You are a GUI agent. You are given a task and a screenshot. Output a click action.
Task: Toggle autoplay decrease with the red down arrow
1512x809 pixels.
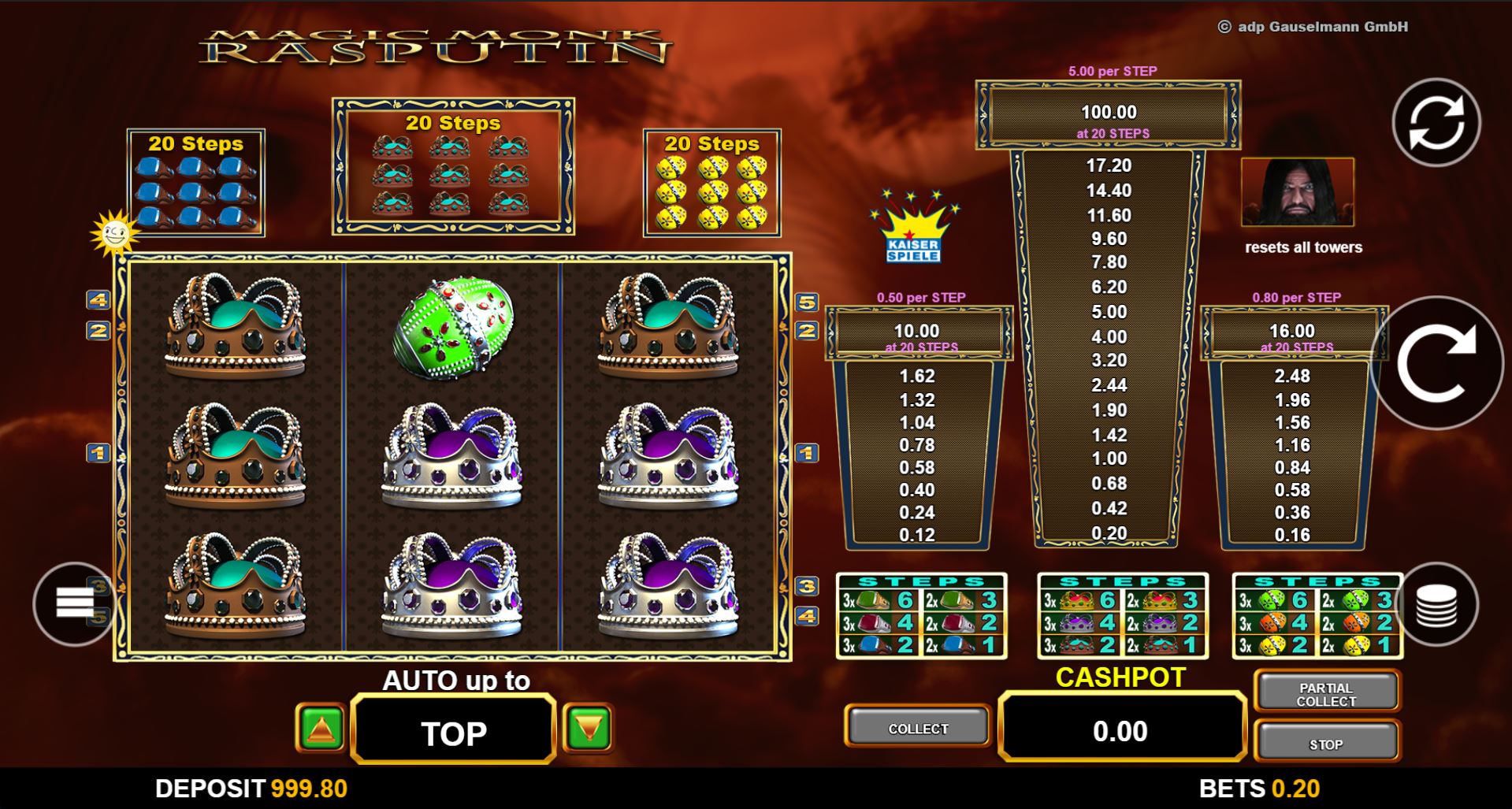589,729
